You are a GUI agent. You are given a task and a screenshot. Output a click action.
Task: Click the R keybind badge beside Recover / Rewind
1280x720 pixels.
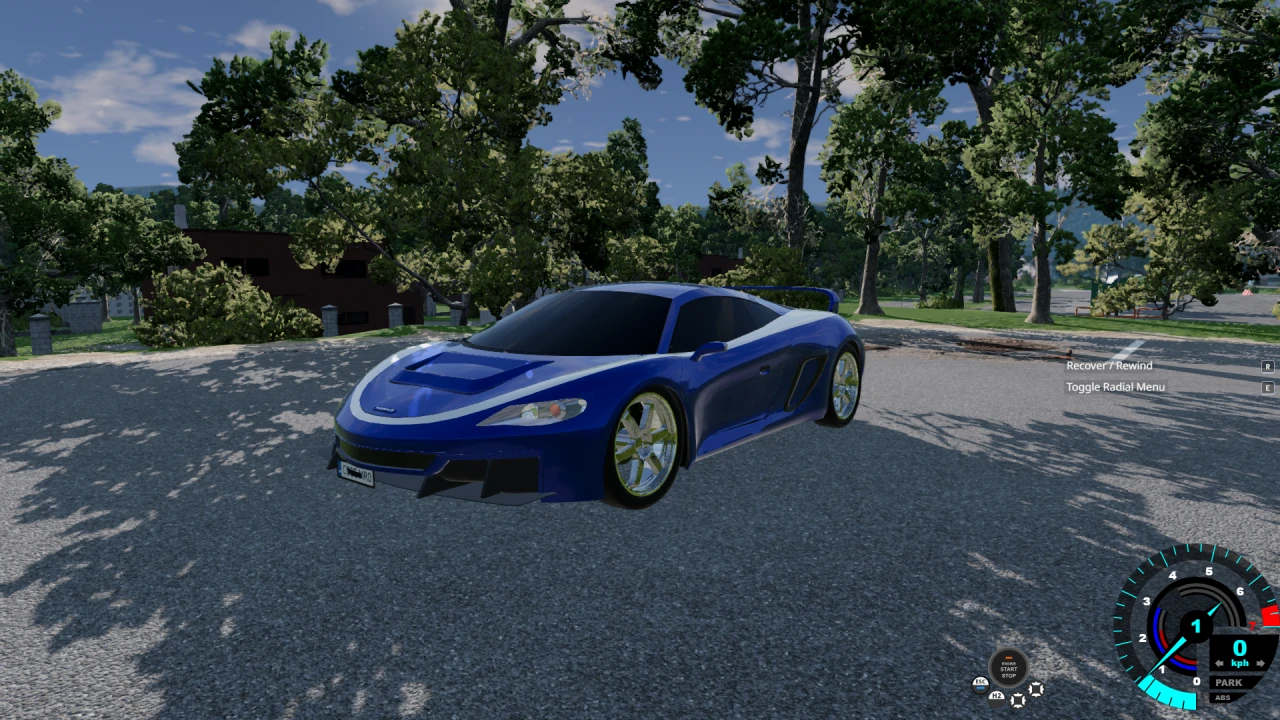tap(1268, 366)
